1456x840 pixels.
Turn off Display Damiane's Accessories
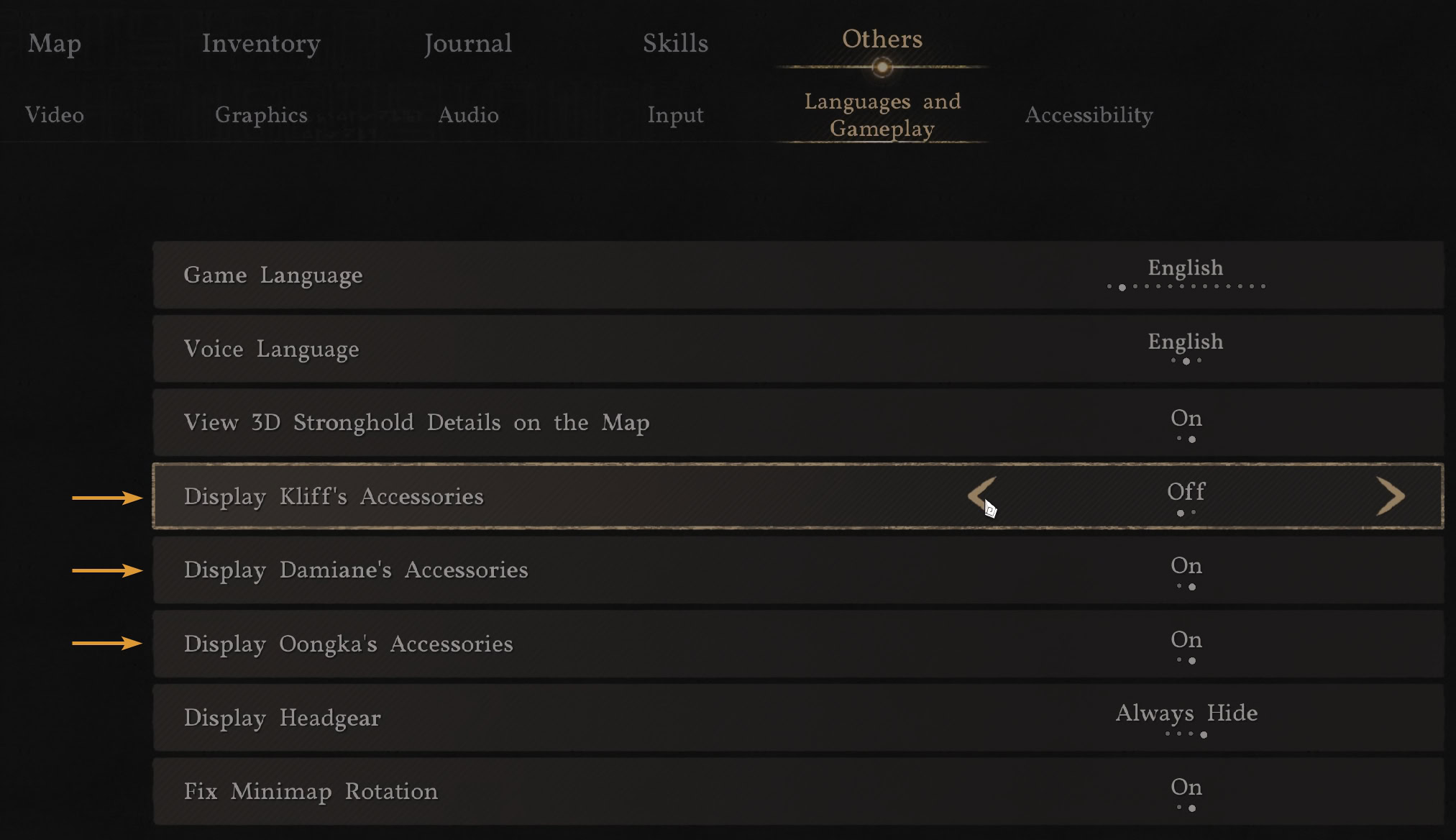[x=1186, y=571]
